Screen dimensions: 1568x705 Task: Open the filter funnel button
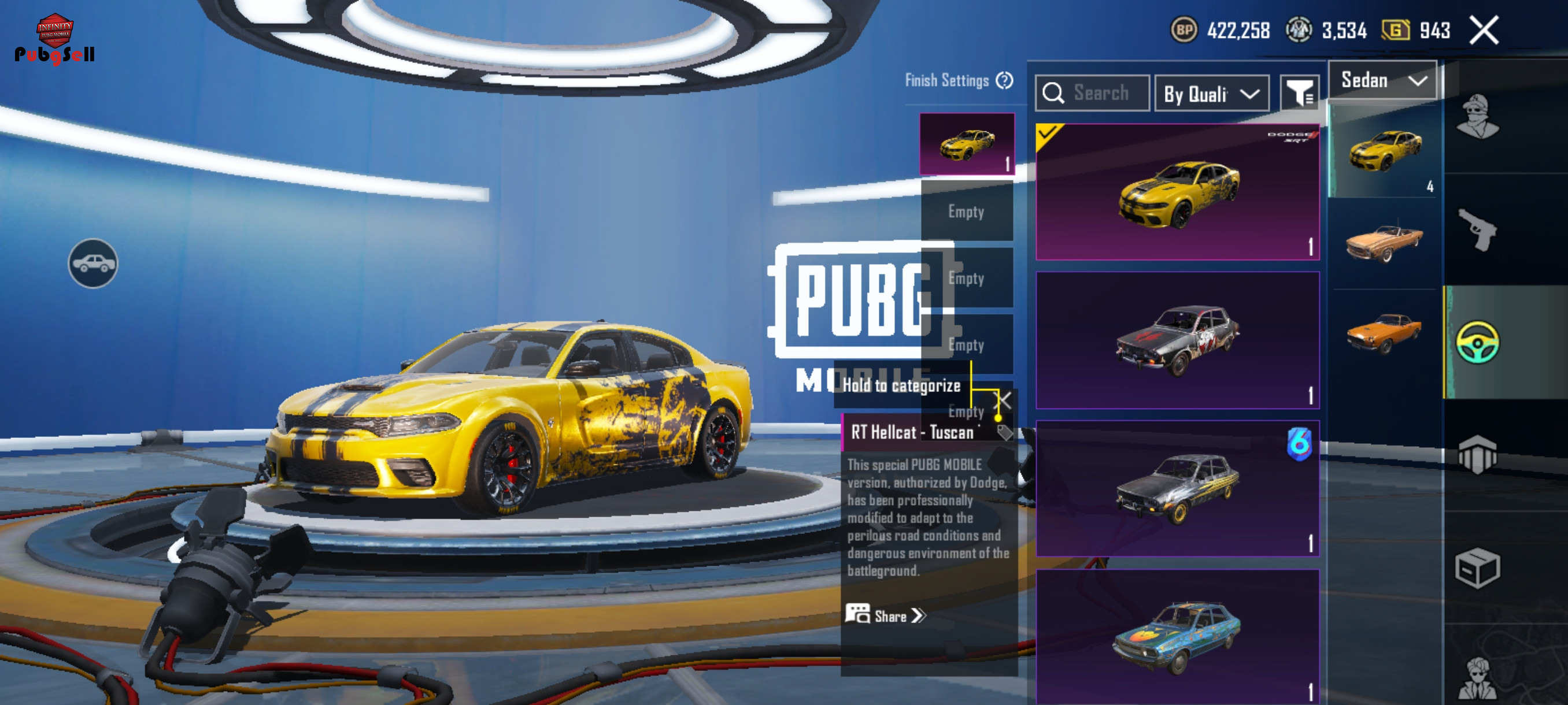pyautogui.click(x=1299, y=94)
